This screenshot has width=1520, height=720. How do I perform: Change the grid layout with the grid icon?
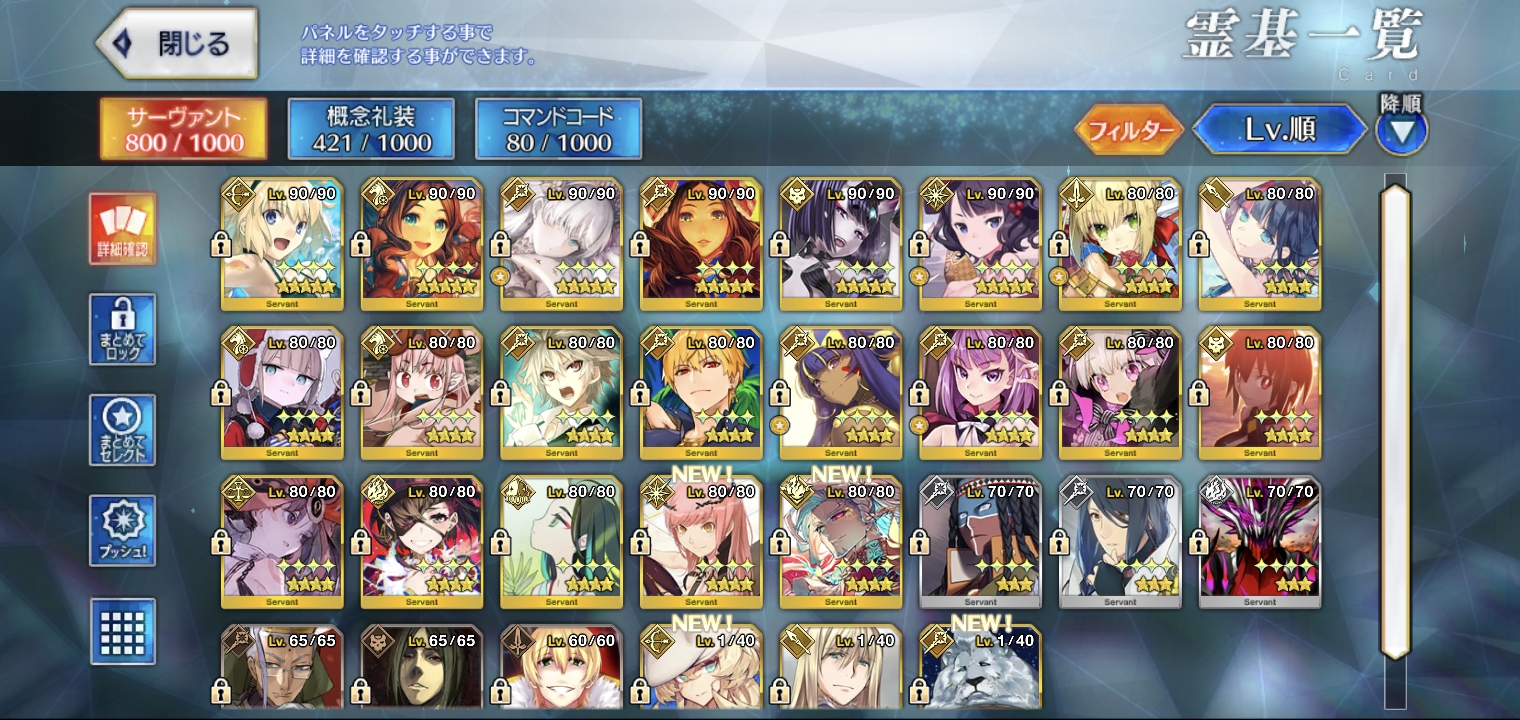(122, 631)
